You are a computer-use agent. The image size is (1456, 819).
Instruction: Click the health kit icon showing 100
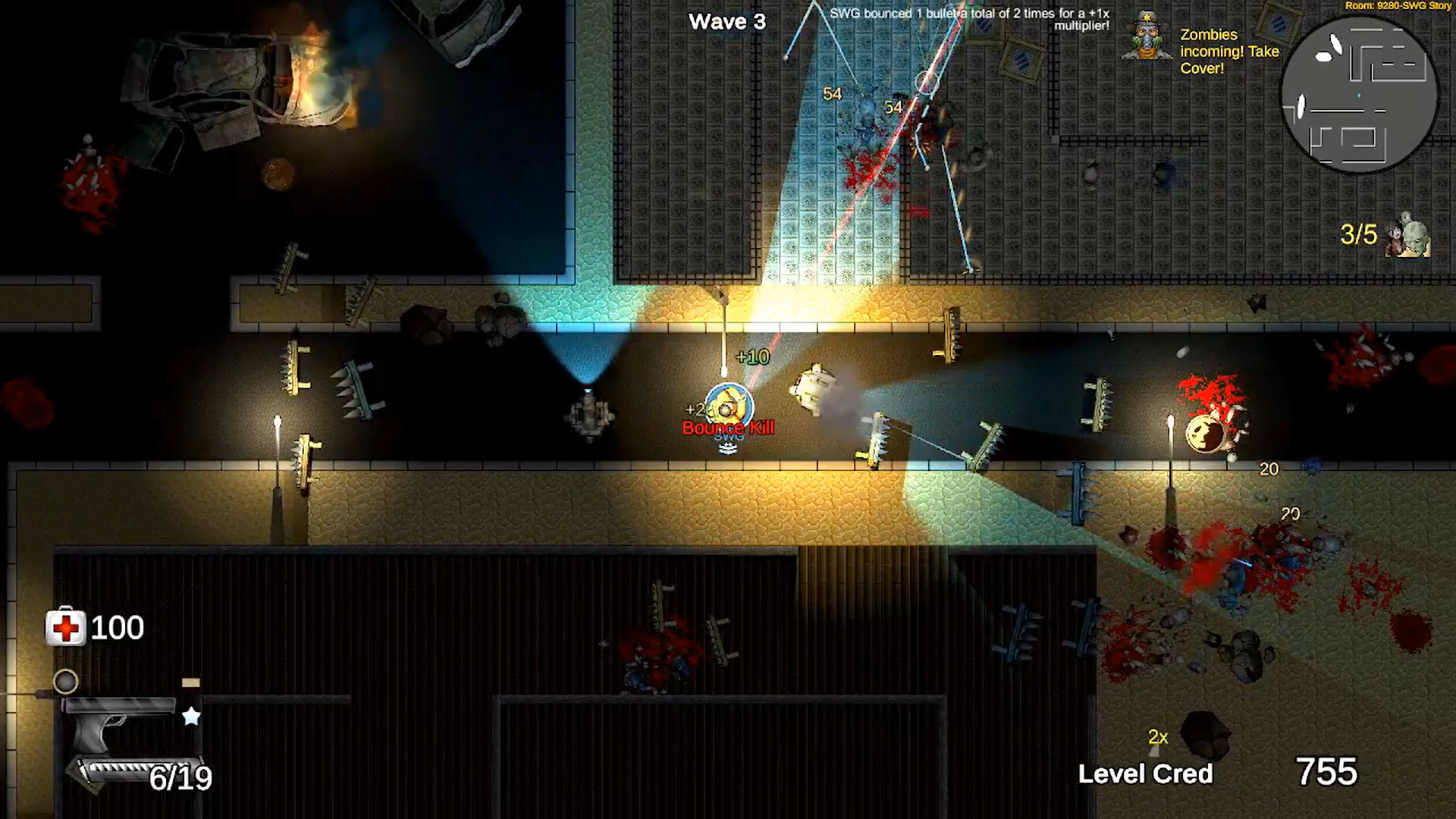(65, 627)
